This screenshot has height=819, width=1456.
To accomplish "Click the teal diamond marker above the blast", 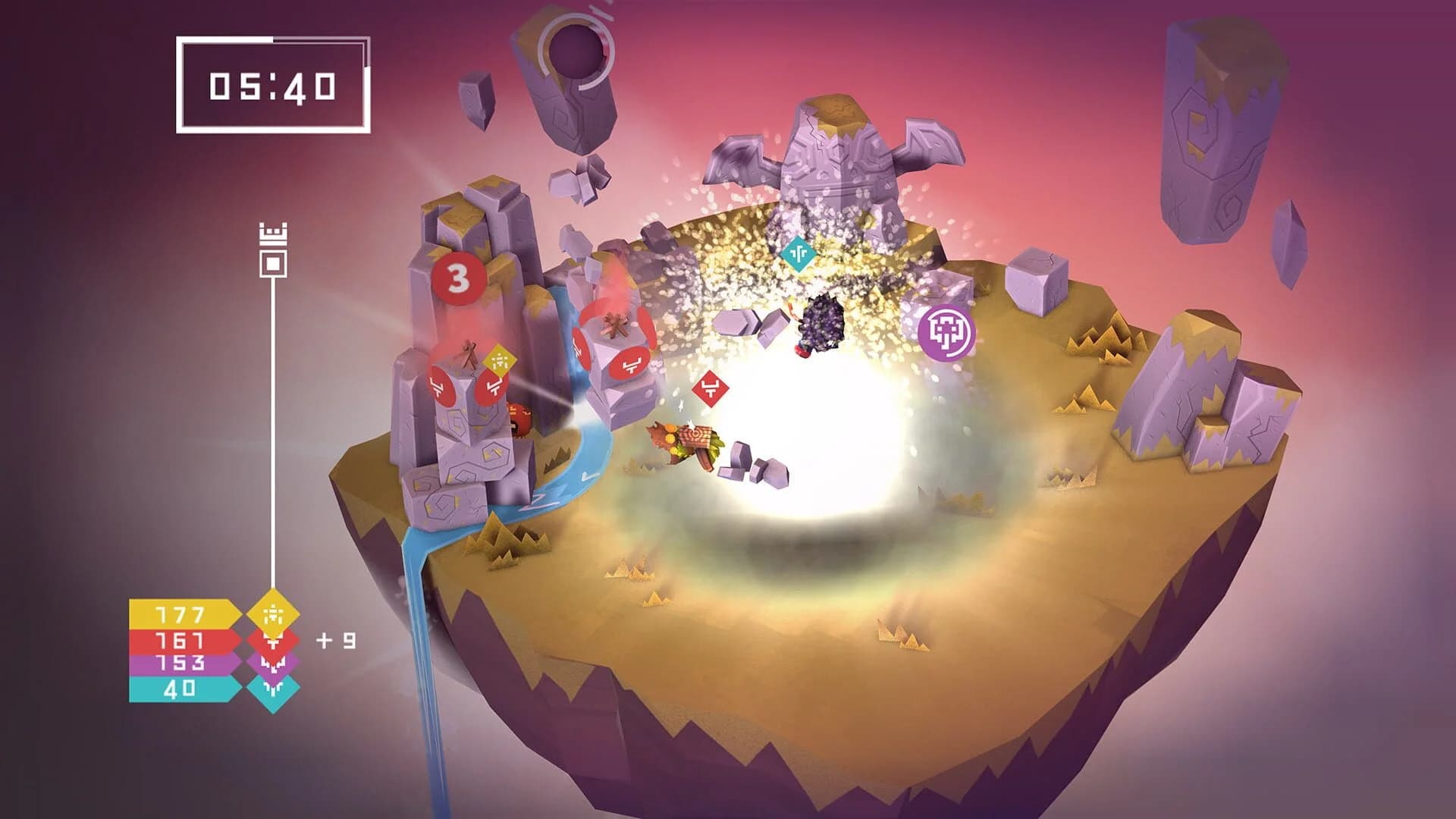I will pos(798,256).
